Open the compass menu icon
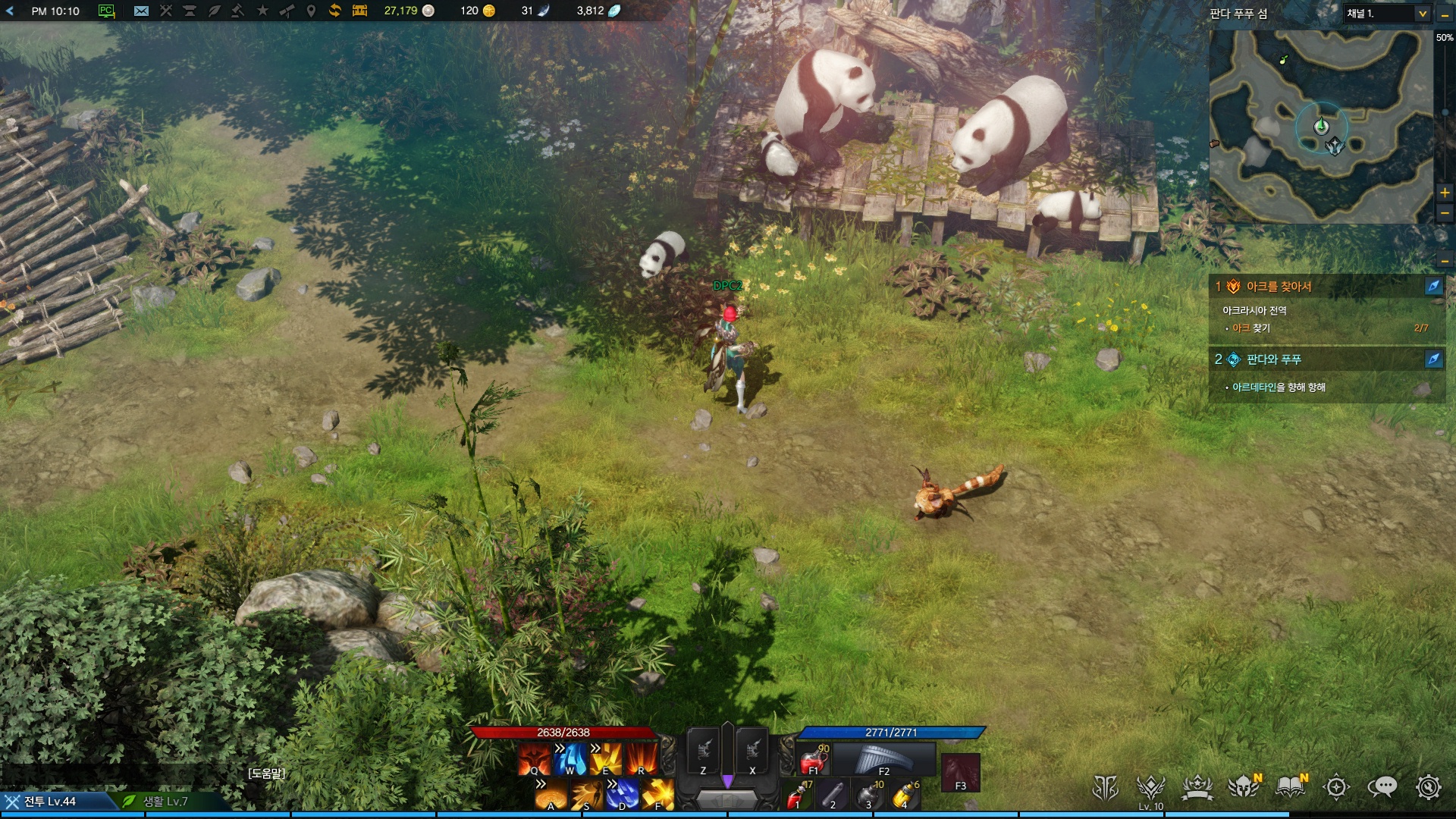The height and width of the screenshot is (819, 1456). (1336, 787)
